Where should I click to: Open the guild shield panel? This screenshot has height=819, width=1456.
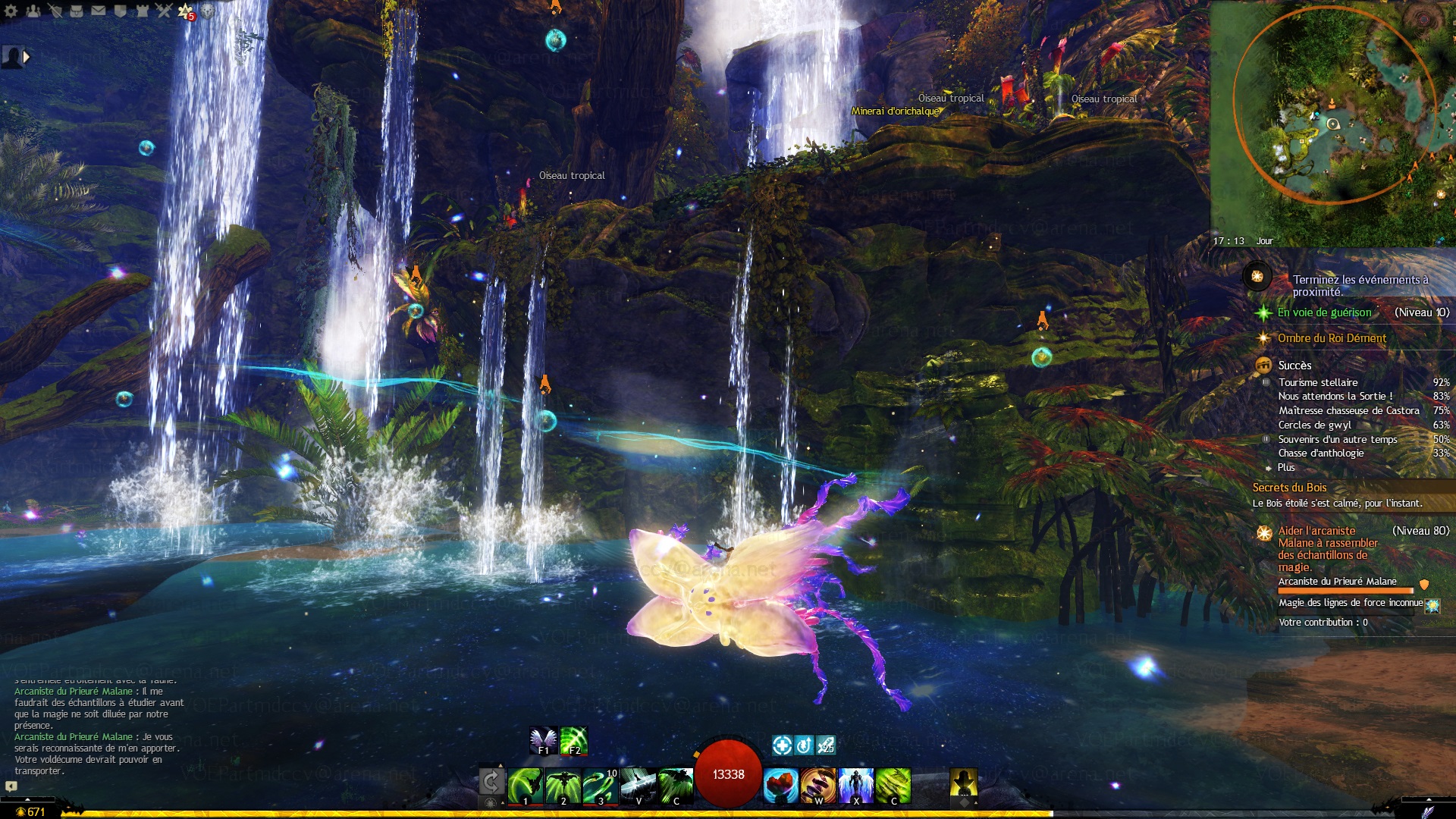click(x=121, y=11)
